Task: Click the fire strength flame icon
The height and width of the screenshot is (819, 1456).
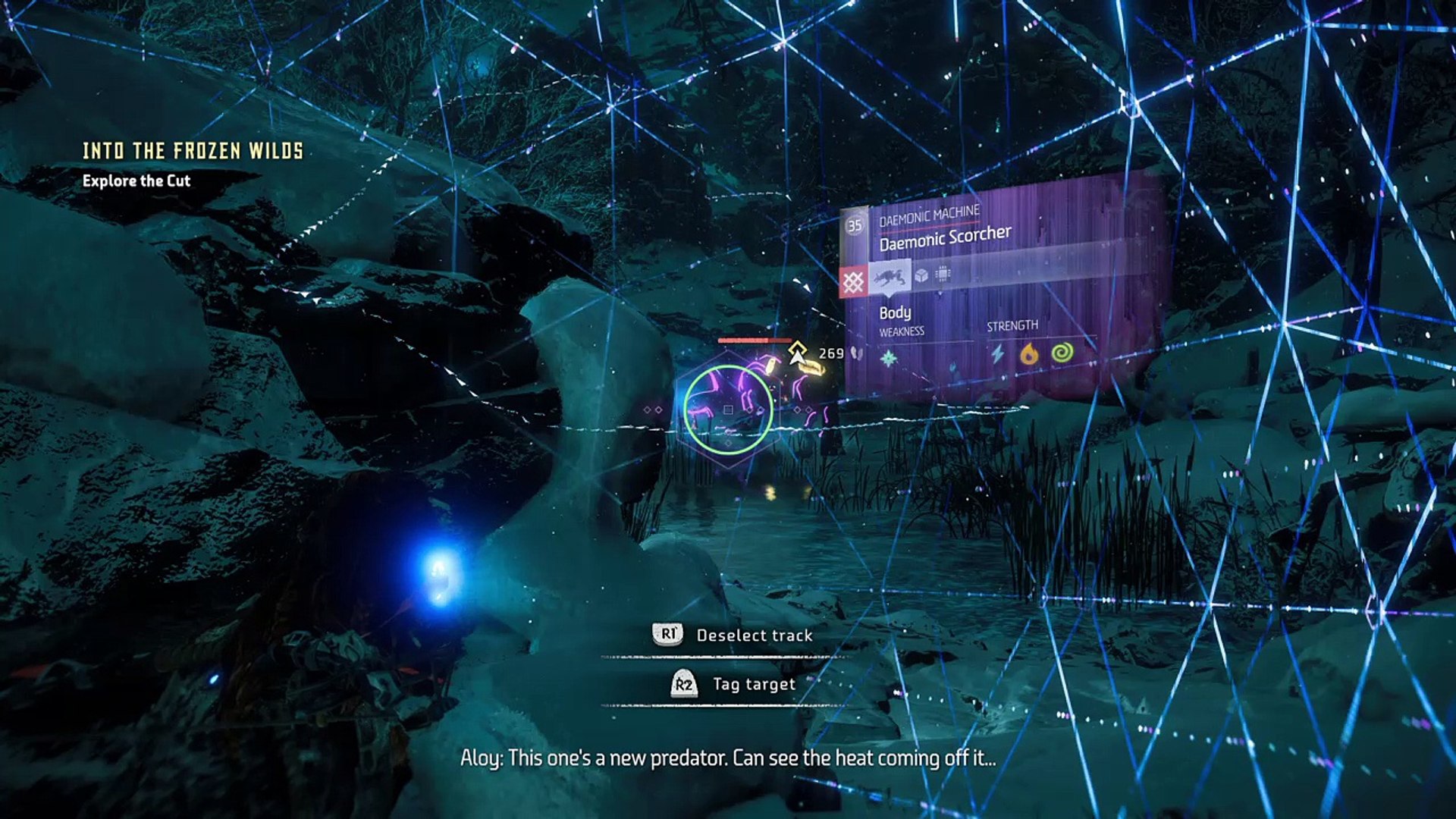Action: click(x=1029, y=353)
